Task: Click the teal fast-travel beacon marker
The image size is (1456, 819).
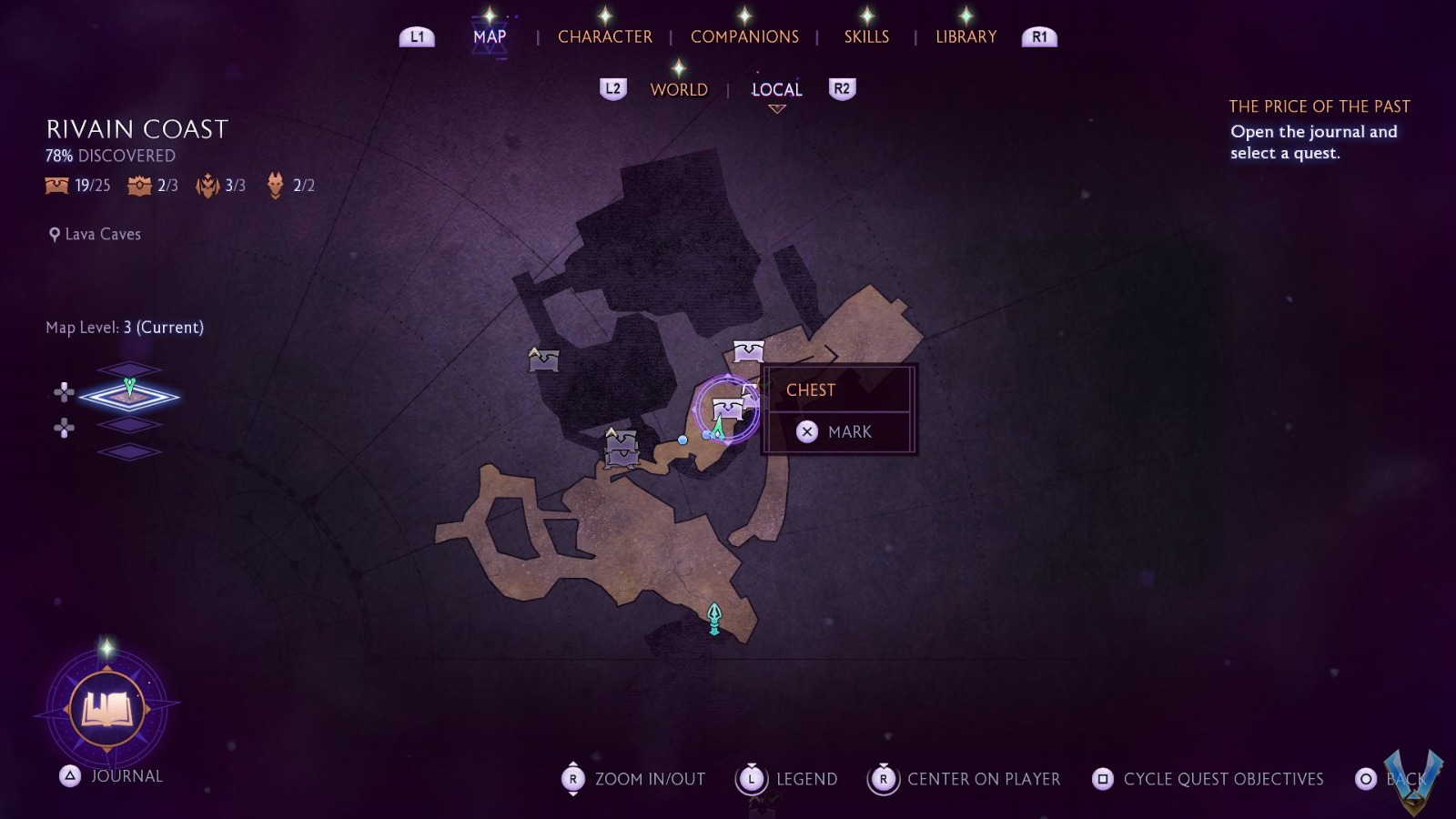Action: pyautogui.click(x=714, y=619)
